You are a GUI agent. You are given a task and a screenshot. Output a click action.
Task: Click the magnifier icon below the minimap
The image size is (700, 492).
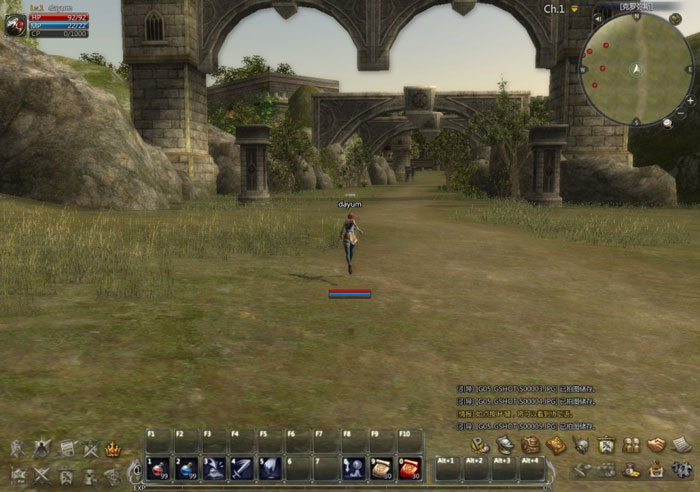[x=667, y=122]
